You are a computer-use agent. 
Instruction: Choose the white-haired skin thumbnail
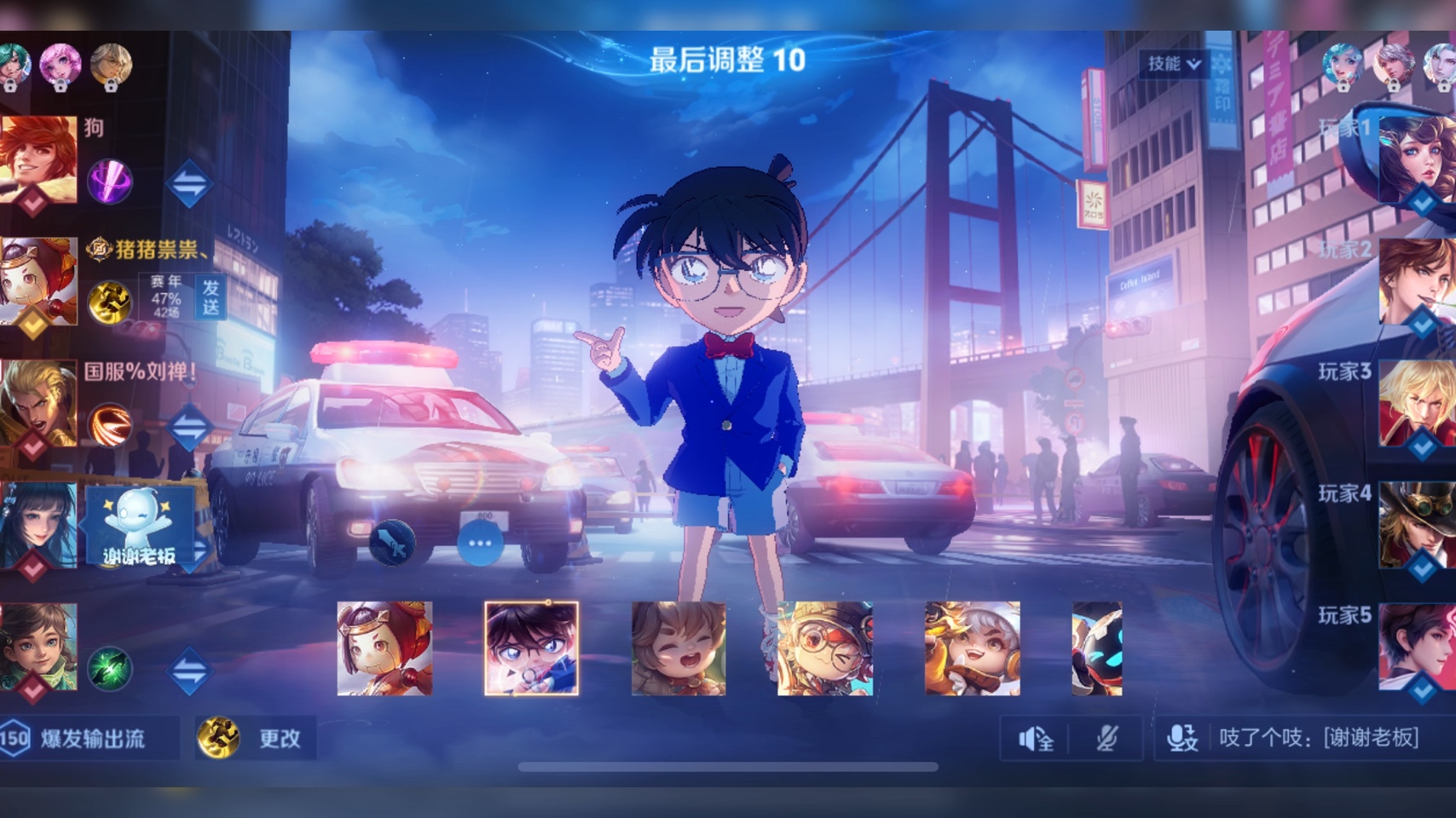click(x=973, y=648)
